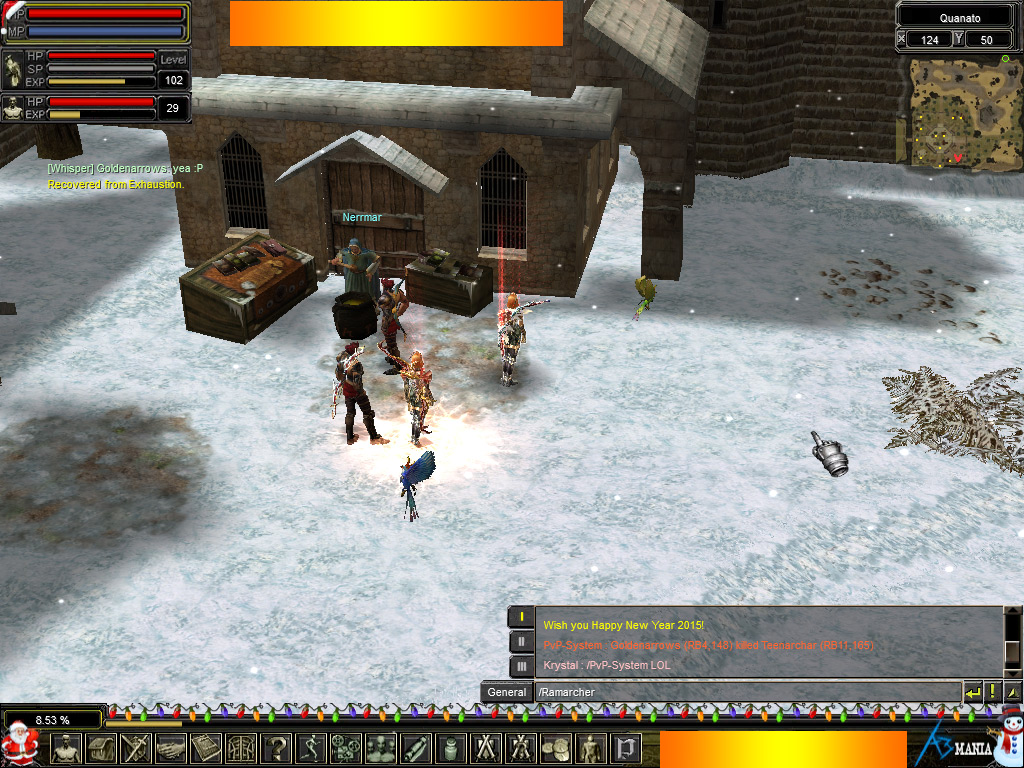
Task: Click the handshake trade icon
Action: (x=170, y=748)
